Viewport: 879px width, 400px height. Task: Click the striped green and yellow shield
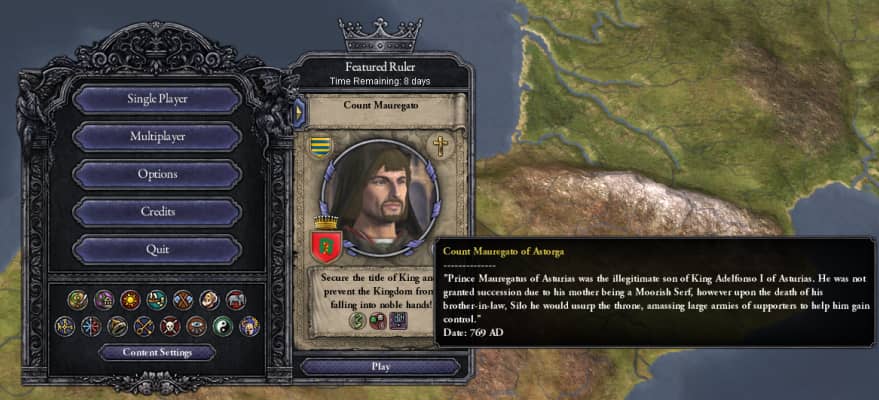point(319,146)
